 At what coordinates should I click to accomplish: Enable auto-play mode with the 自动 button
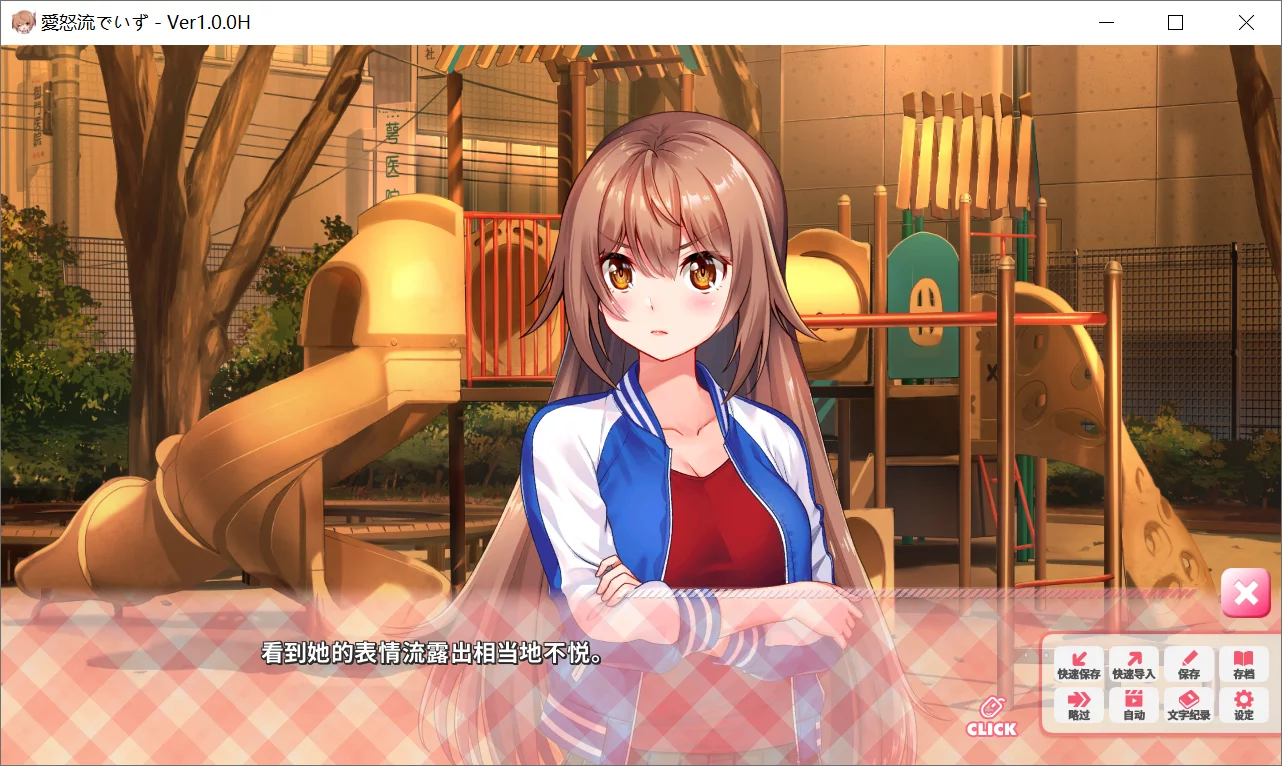(x=1134, y=704)
